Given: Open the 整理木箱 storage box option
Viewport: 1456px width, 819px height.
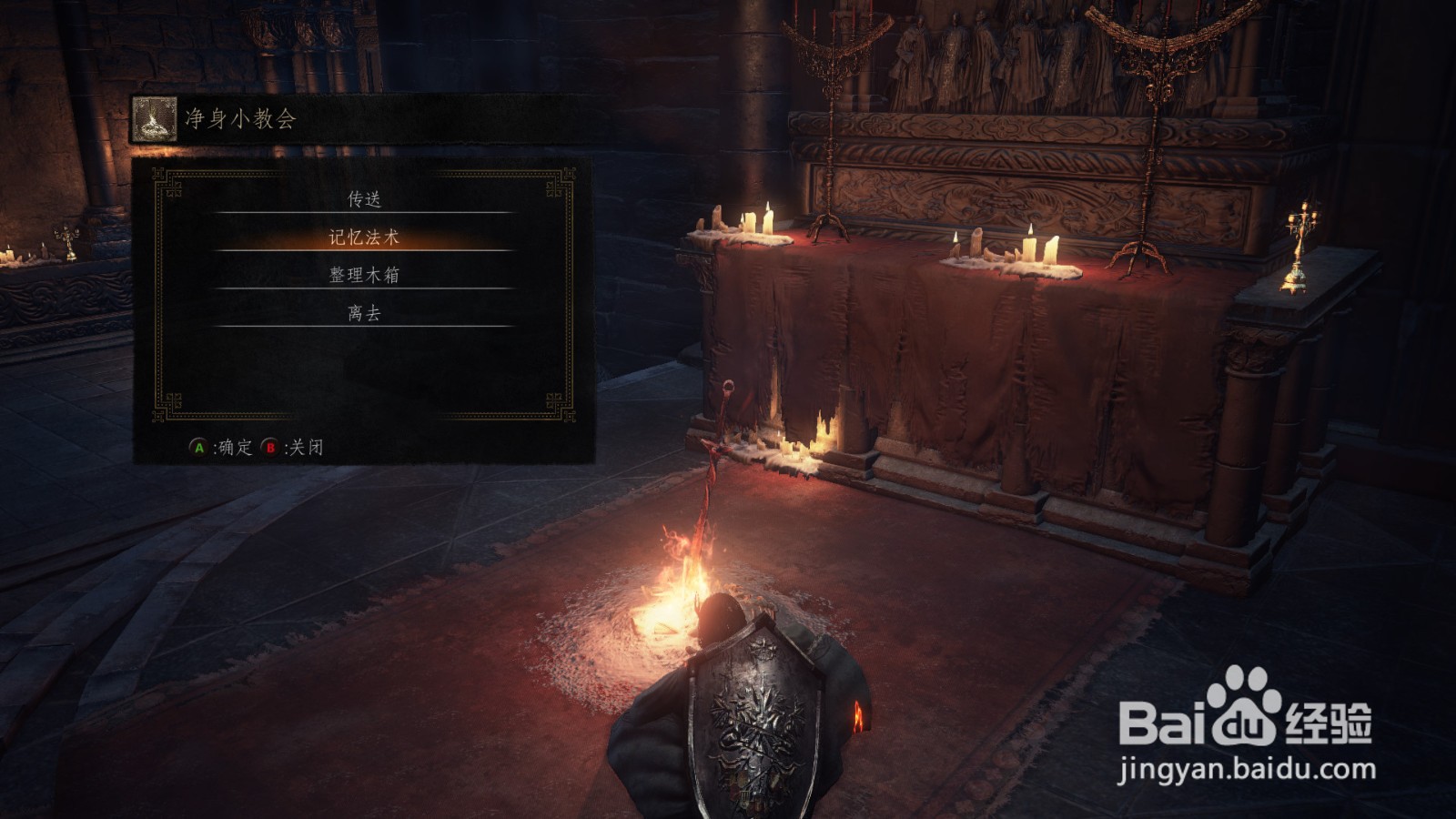Looking at the screenshot, I should point(364,275).
